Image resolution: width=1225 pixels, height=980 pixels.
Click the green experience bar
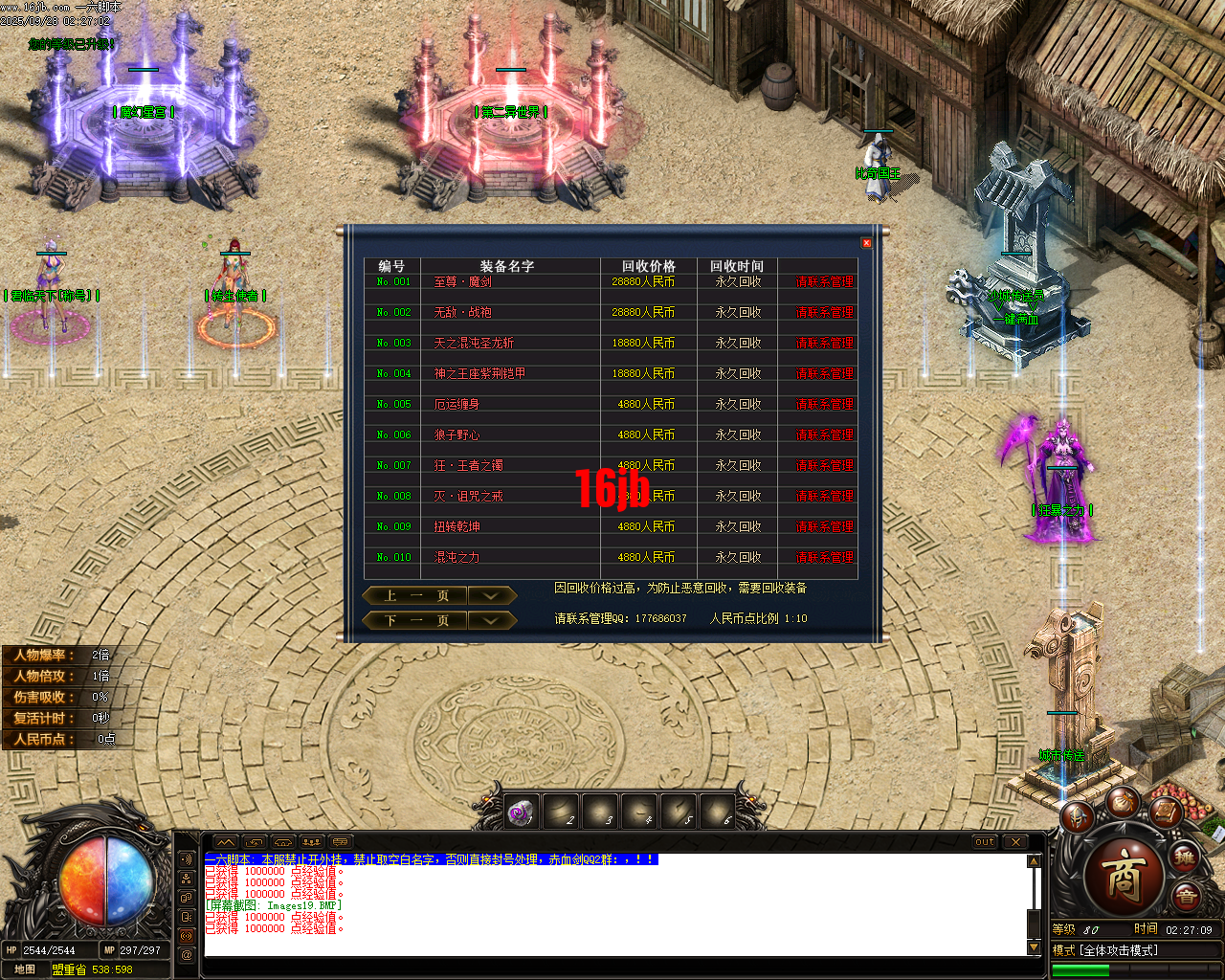pos(1080,970)
